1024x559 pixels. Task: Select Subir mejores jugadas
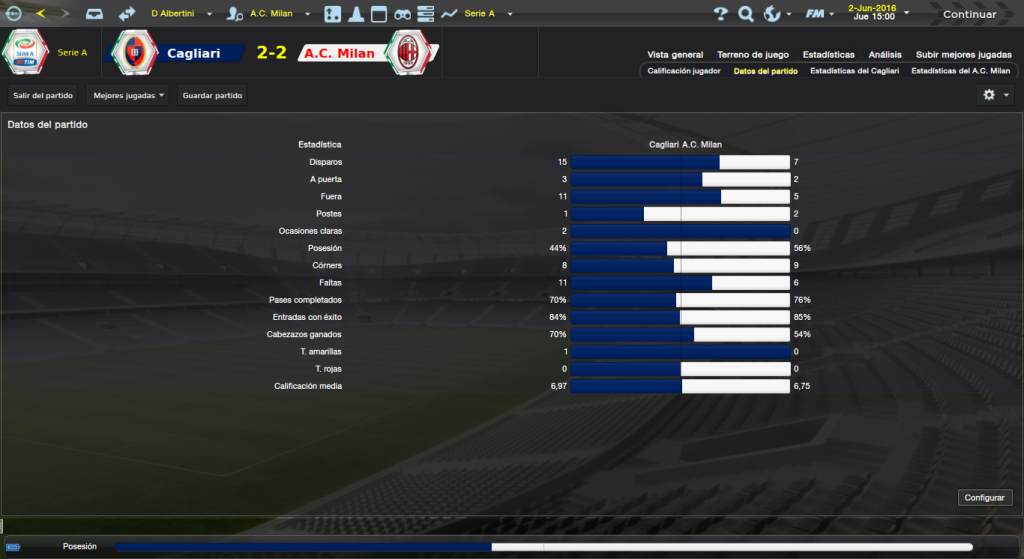coord(964,54)
